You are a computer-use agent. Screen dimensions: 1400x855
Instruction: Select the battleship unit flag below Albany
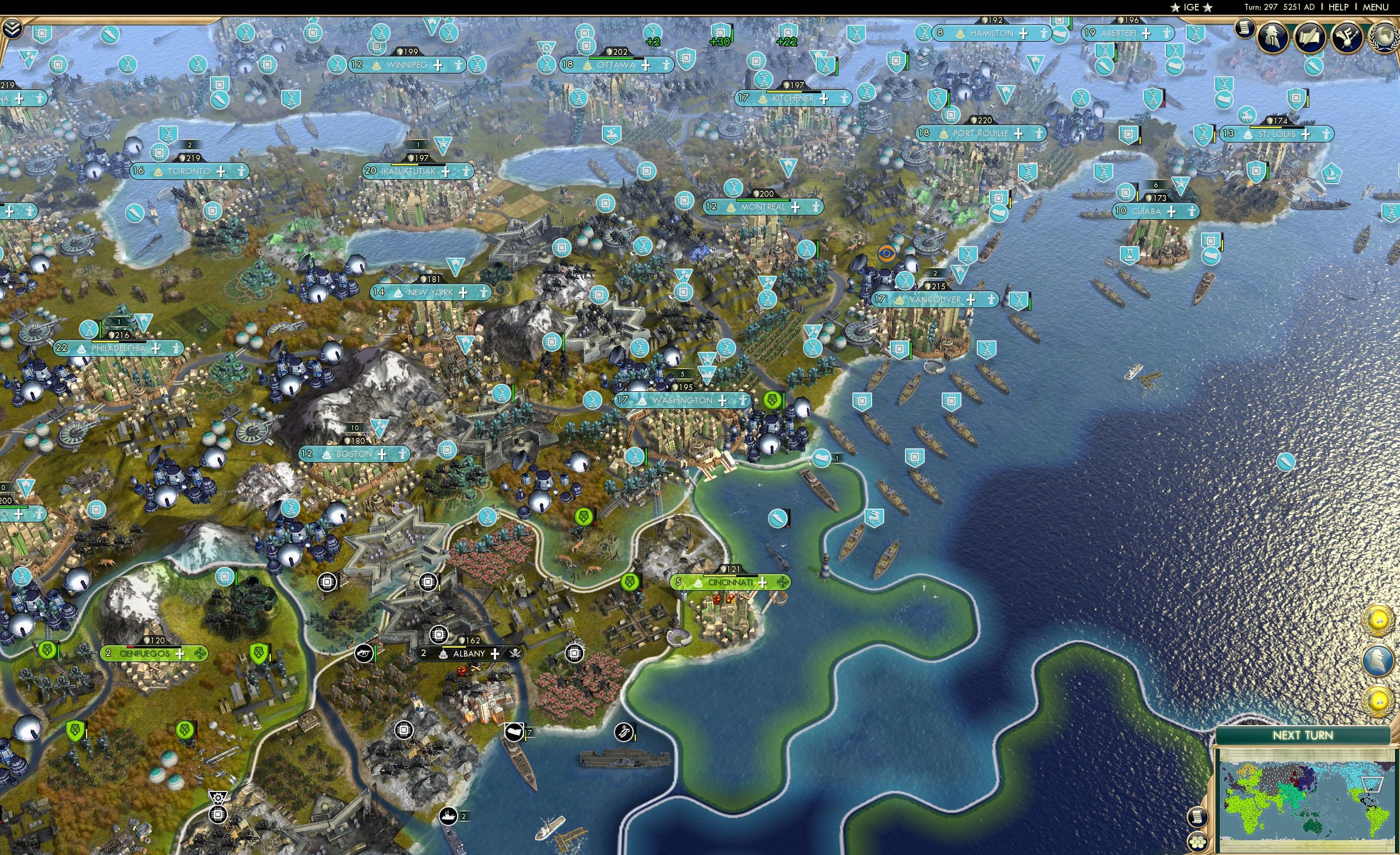coord(448,817)
